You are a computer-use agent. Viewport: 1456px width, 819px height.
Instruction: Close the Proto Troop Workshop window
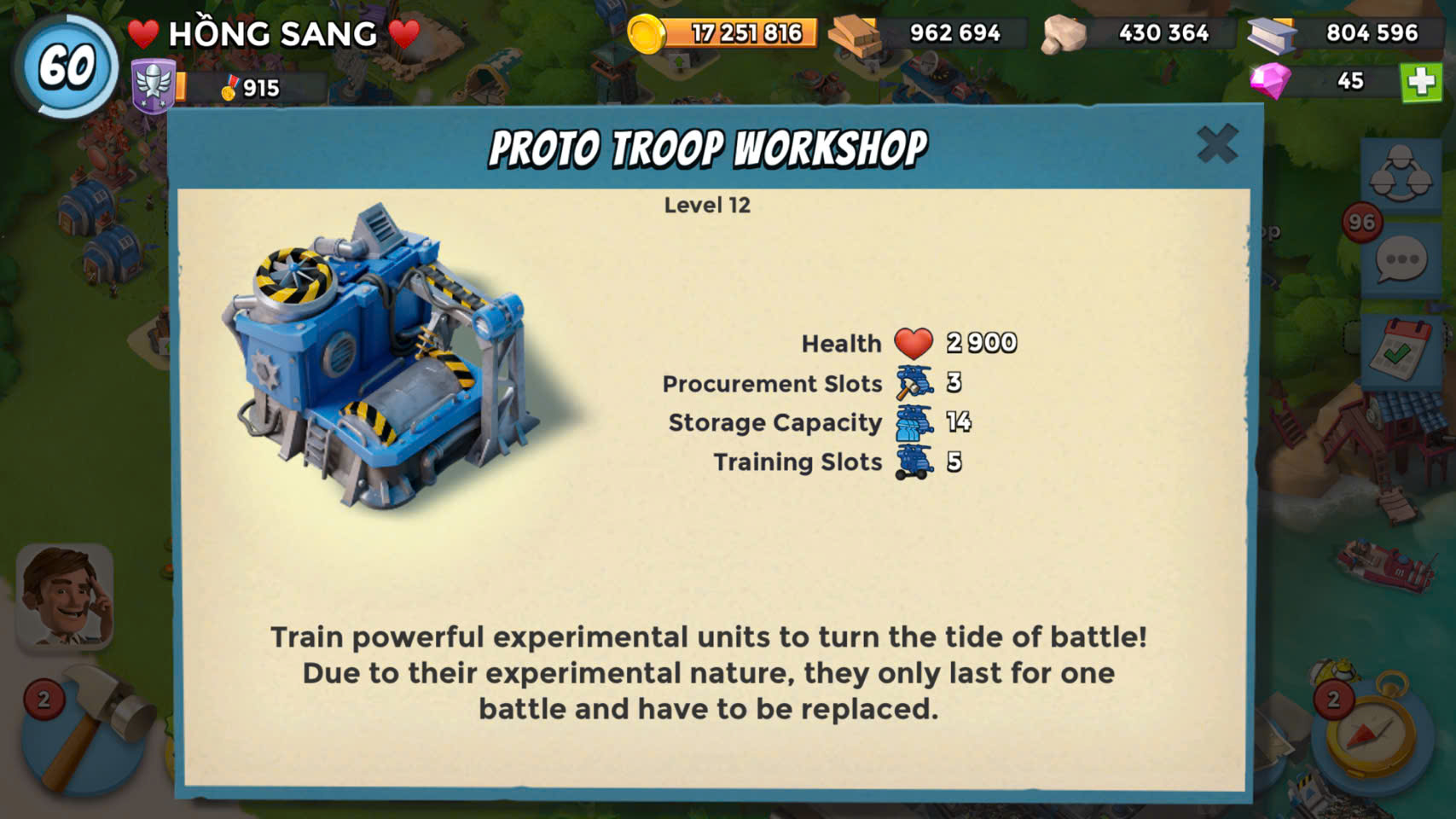click(x=1217, y=144)
